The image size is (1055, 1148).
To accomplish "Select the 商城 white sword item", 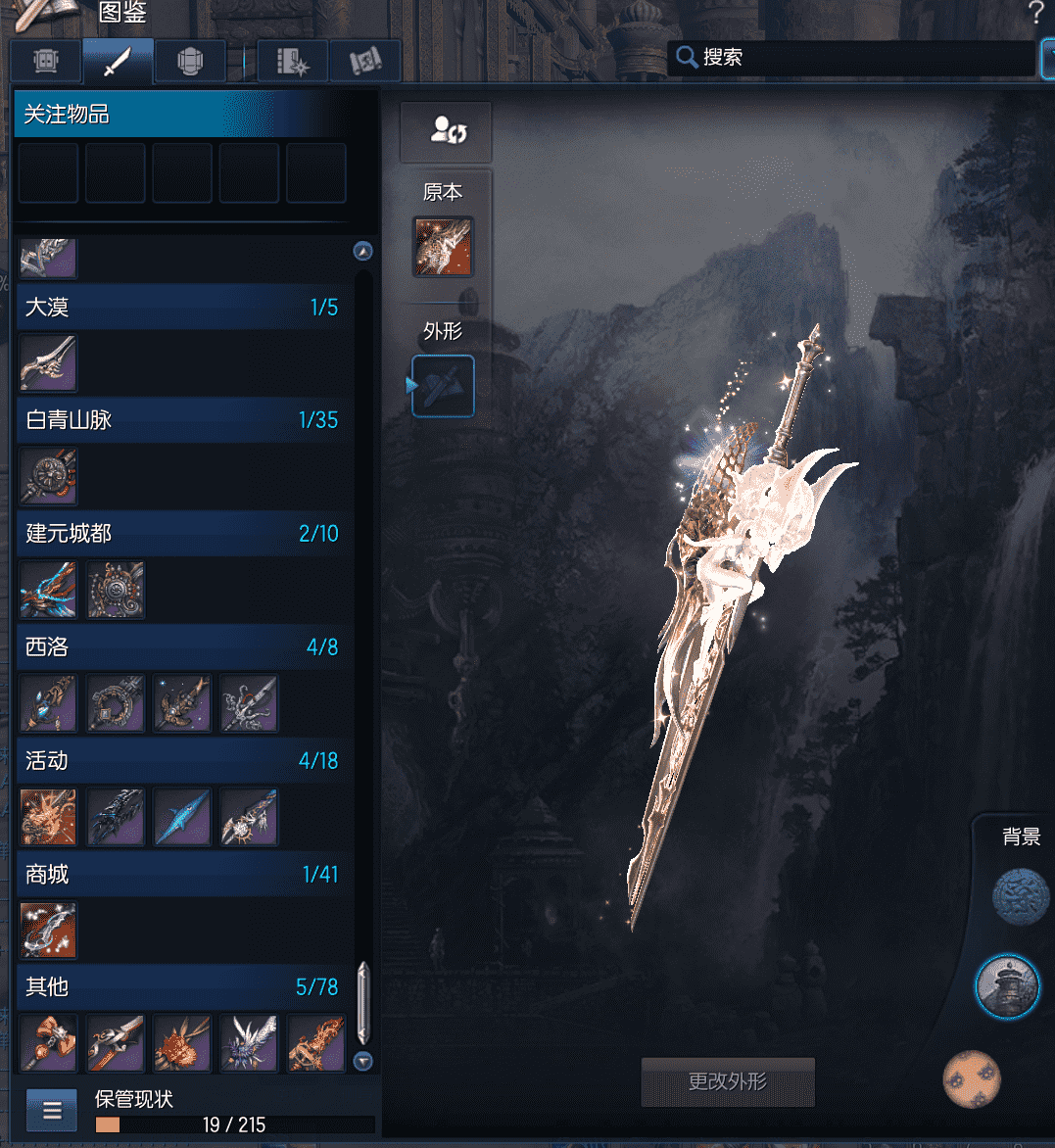I will click(48, 931).
